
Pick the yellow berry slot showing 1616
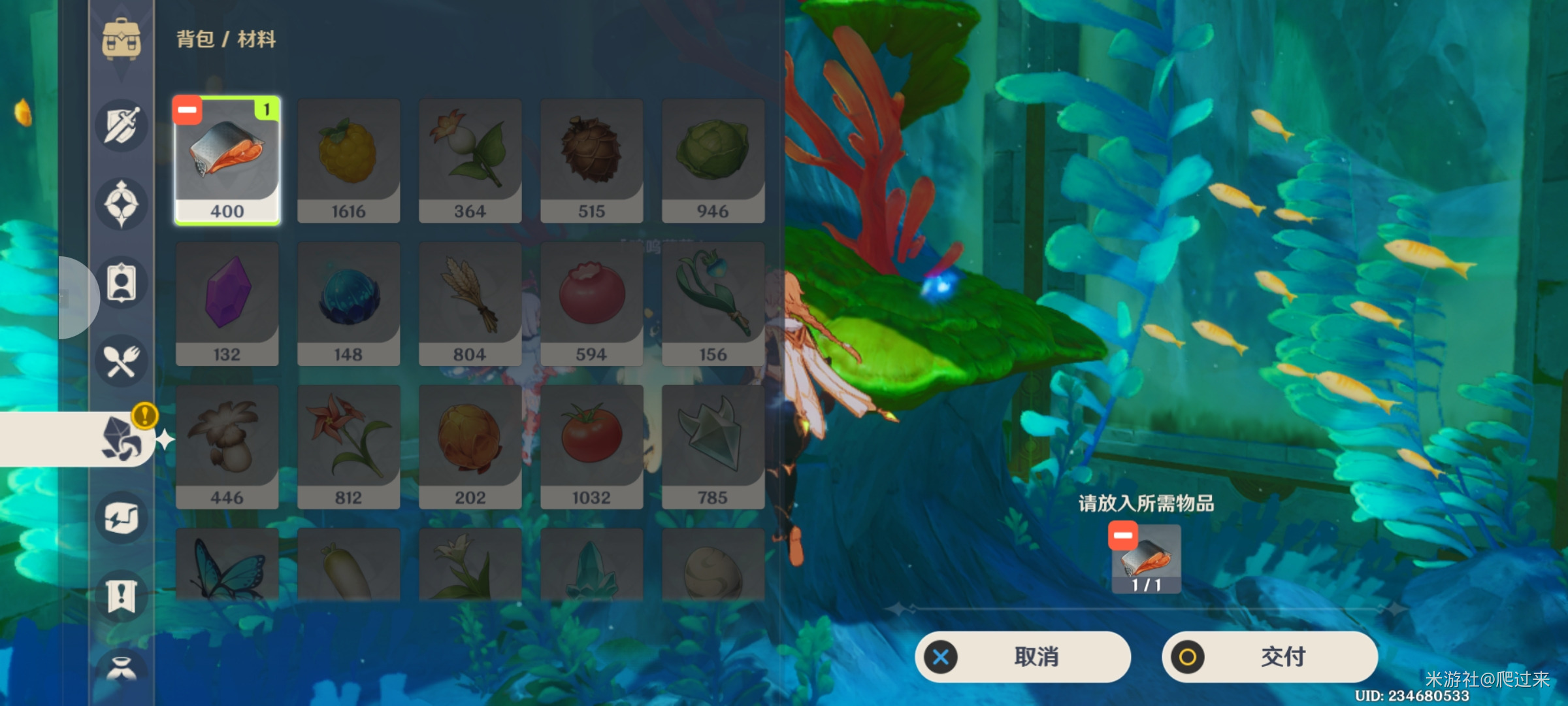[x=348, y=161]
